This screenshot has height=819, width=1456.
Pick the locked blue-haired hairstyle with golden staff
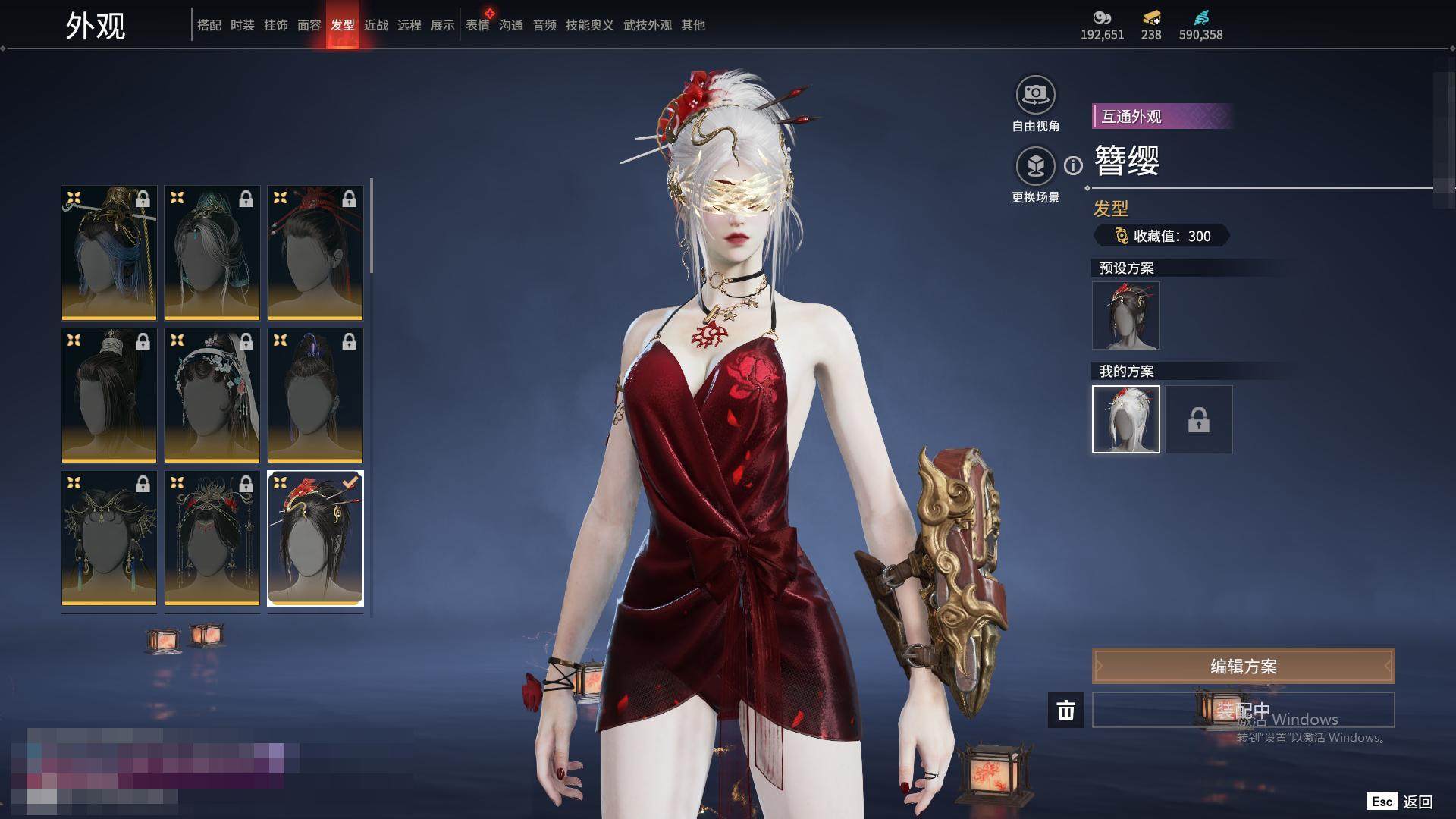point(109,253)
